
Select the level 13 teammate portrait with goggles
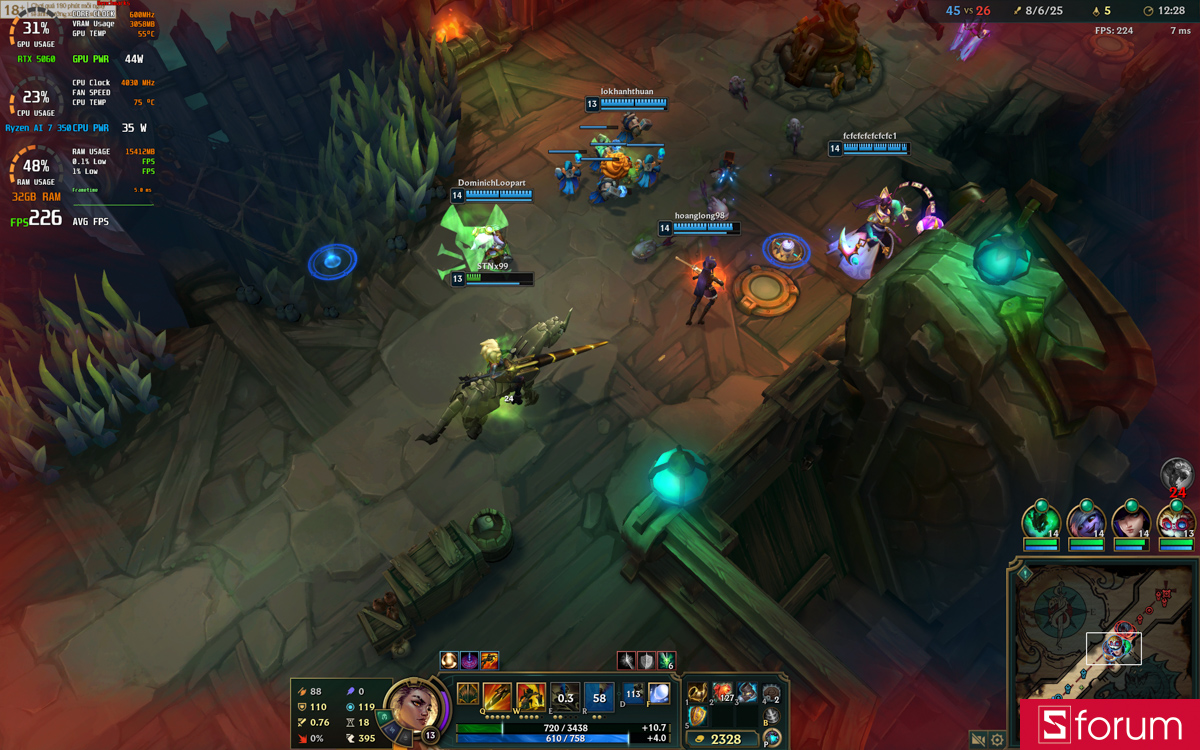1175,520
